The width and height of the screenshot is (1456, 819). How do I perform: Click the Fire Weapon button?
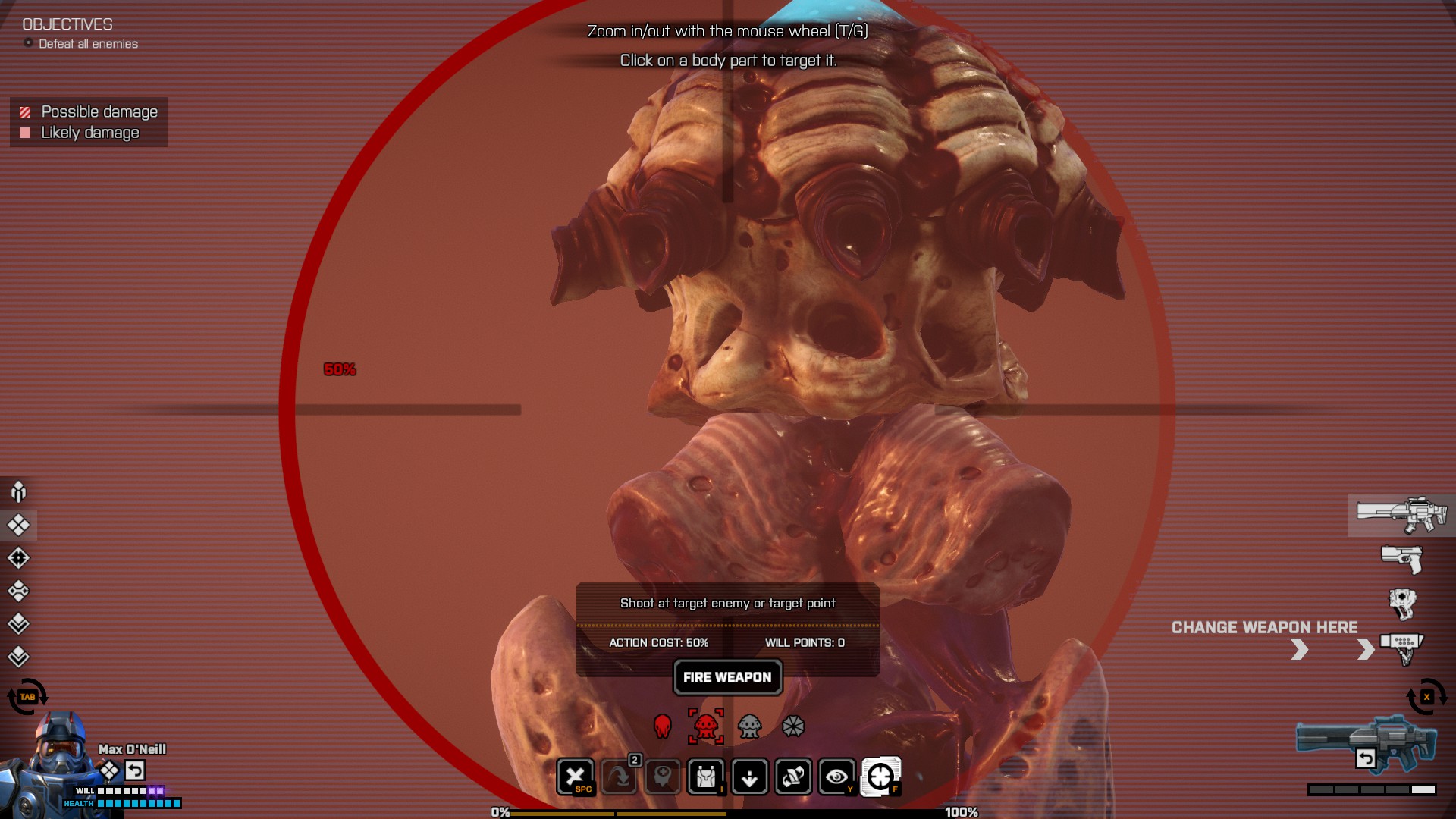(727, 677)
